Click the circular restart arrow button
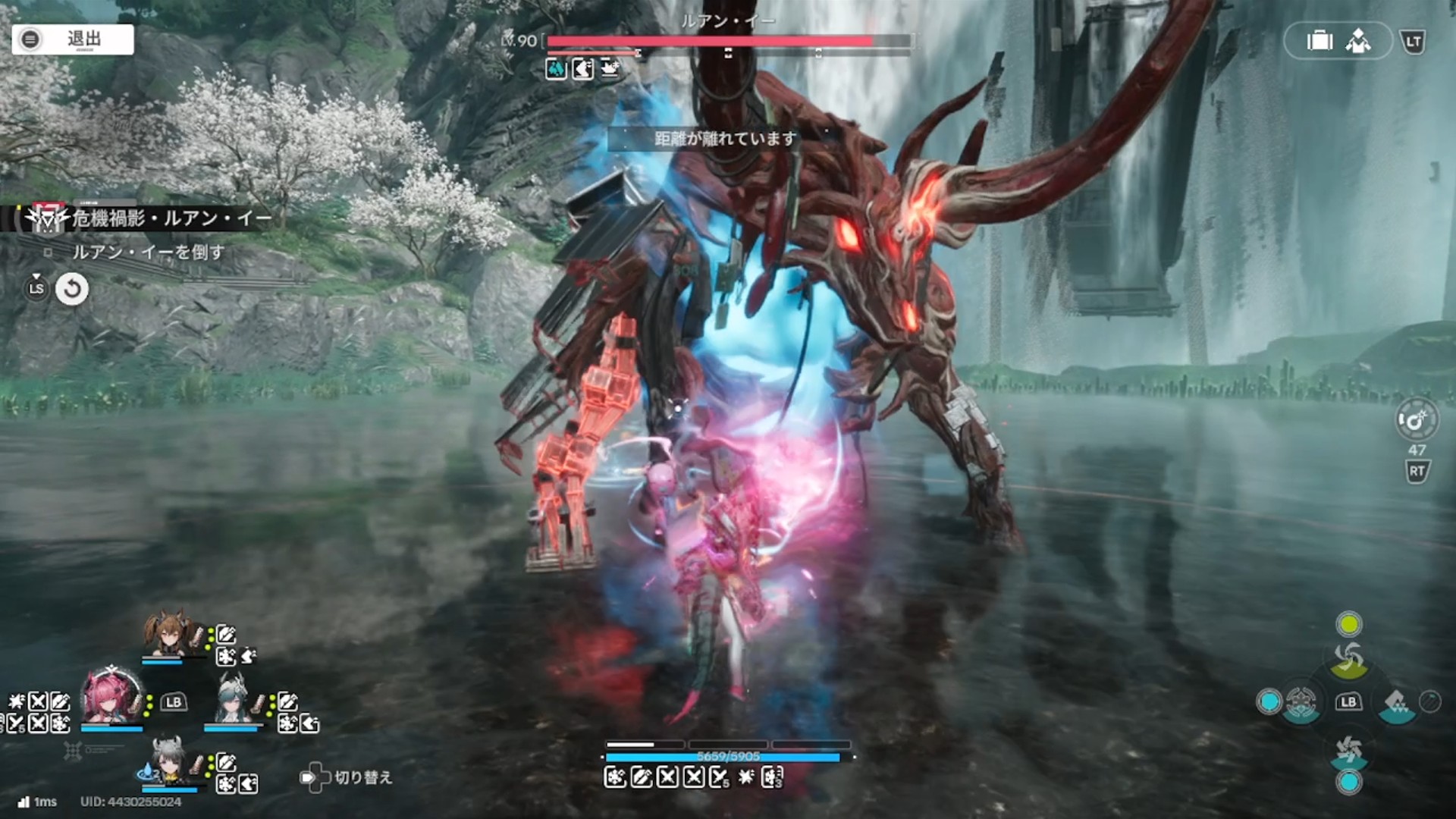Image resolution: width=1456 pixels, height=819 pixels. (72, 289)
